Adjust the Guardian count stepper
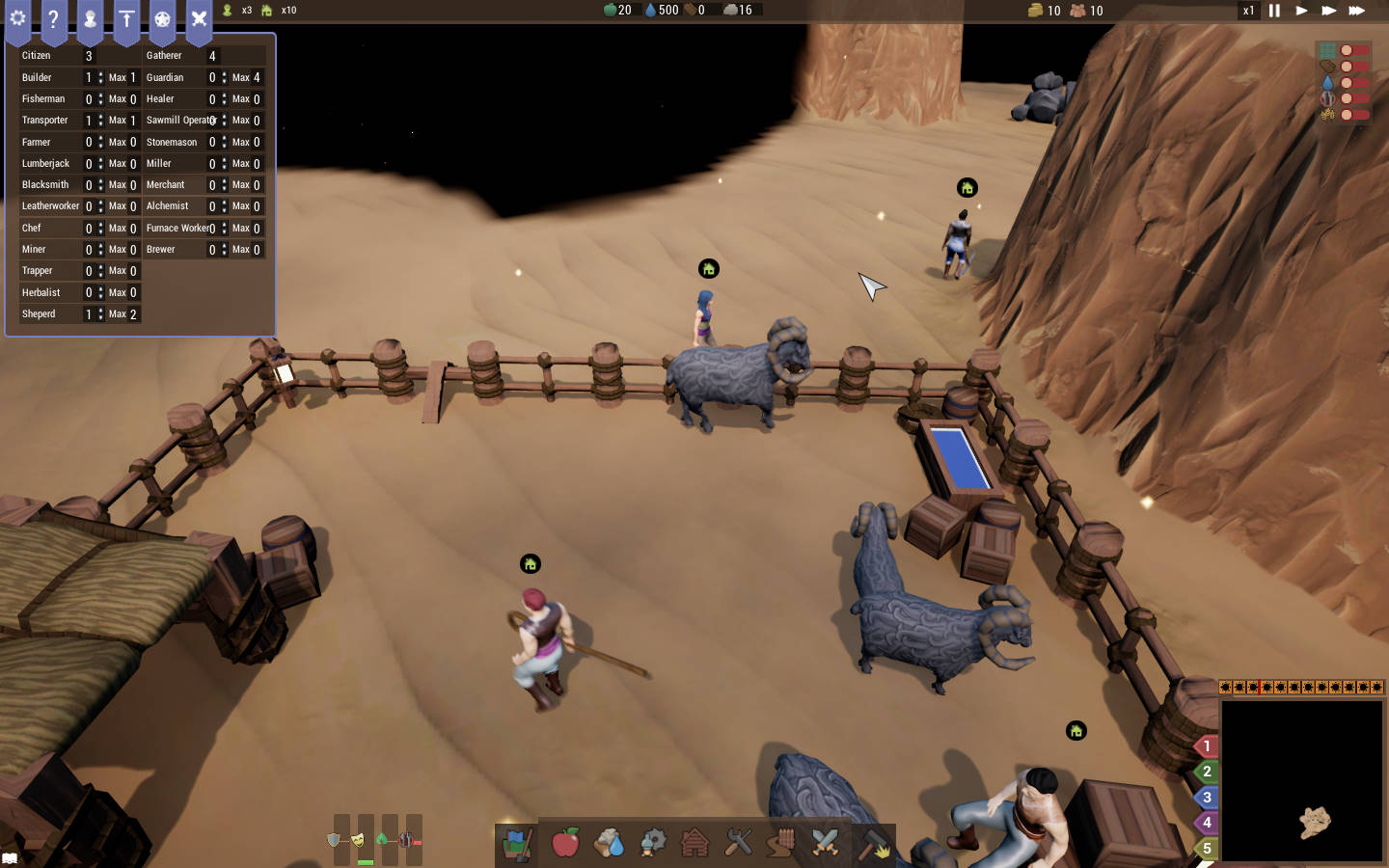1389x868 pixels. tap(224, 77)
